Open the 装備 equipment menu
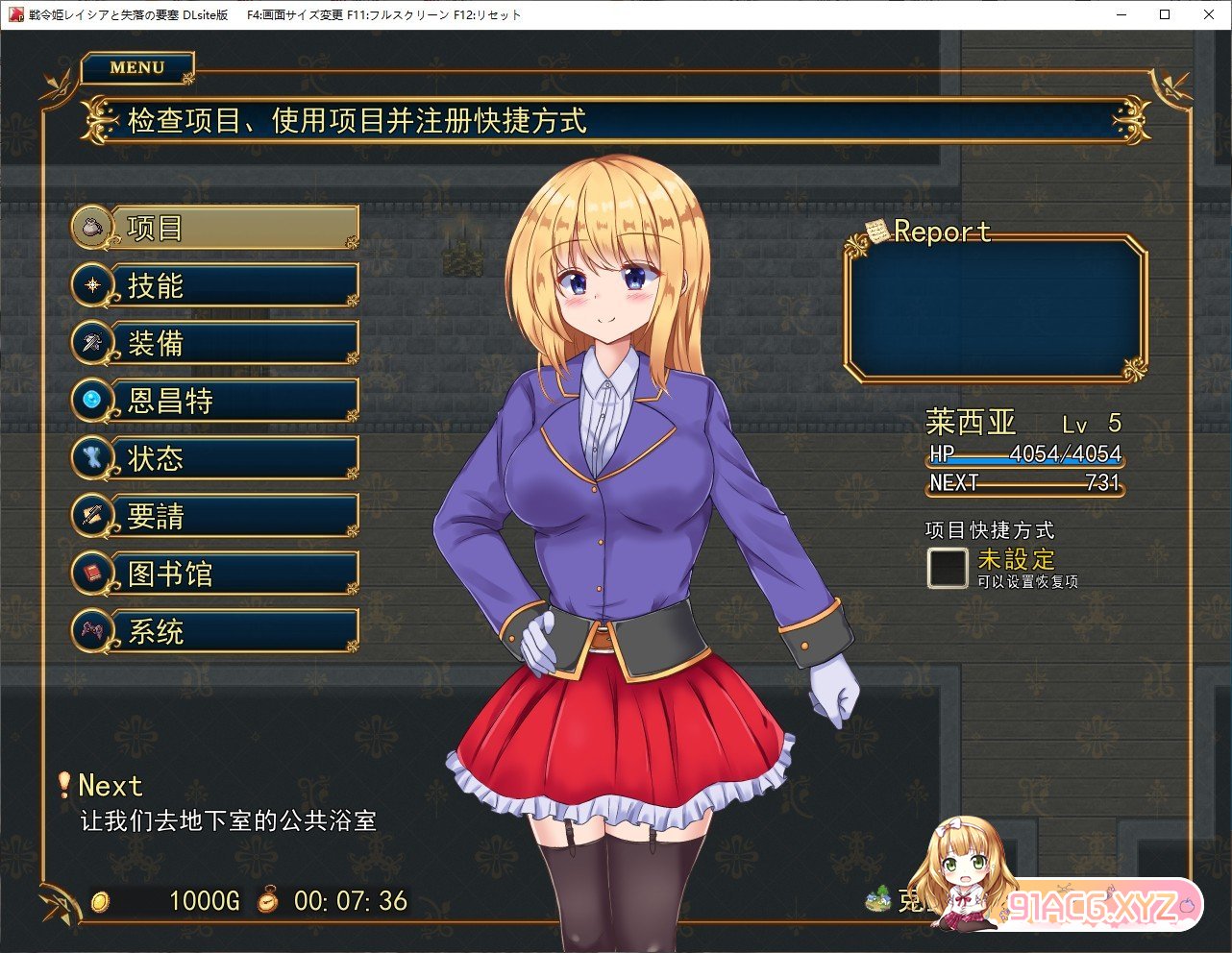 215,343
